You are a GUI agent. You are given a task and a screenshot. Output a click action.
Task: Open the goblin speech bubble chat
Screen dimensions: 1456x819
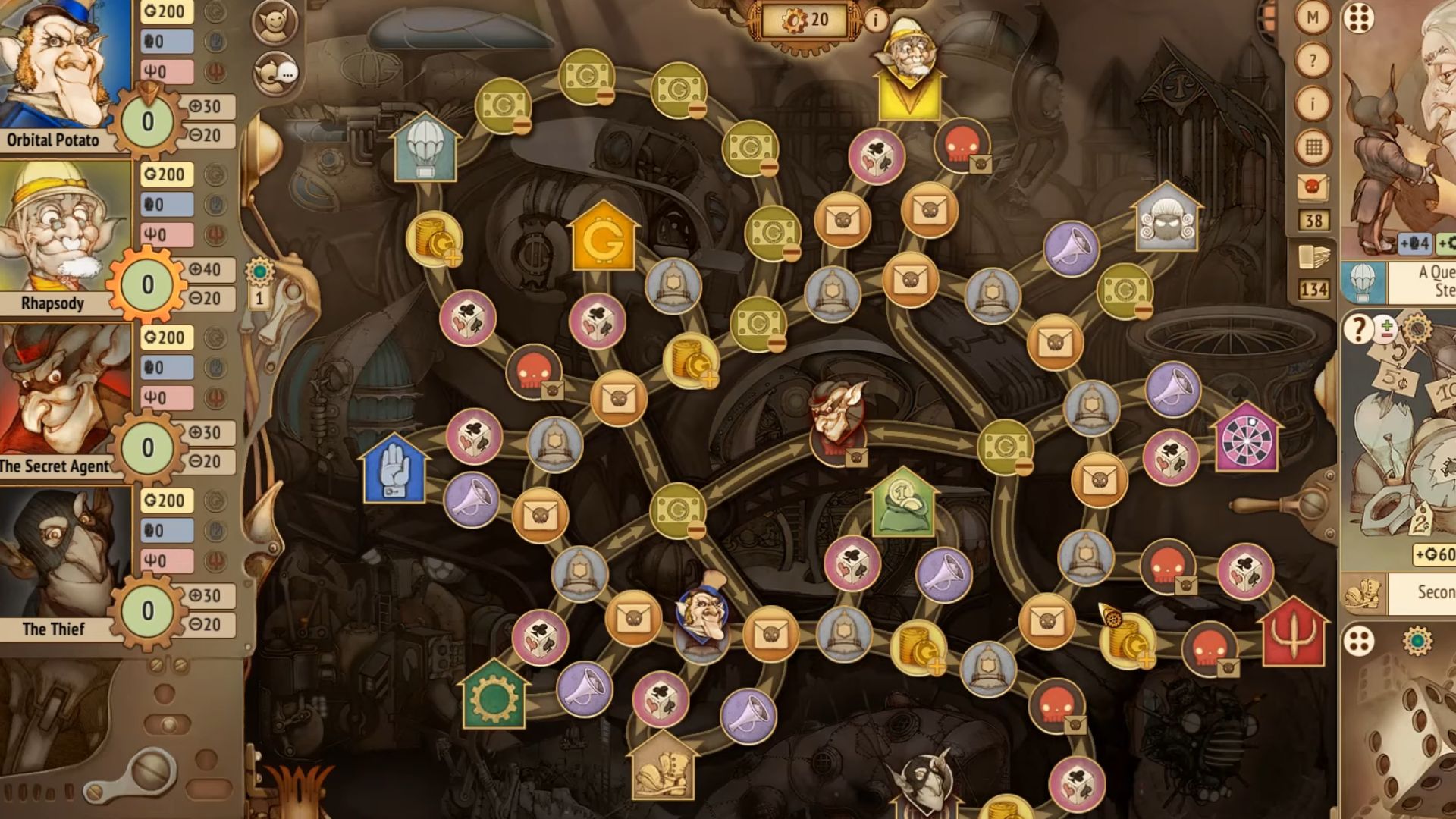coord(275,74)
